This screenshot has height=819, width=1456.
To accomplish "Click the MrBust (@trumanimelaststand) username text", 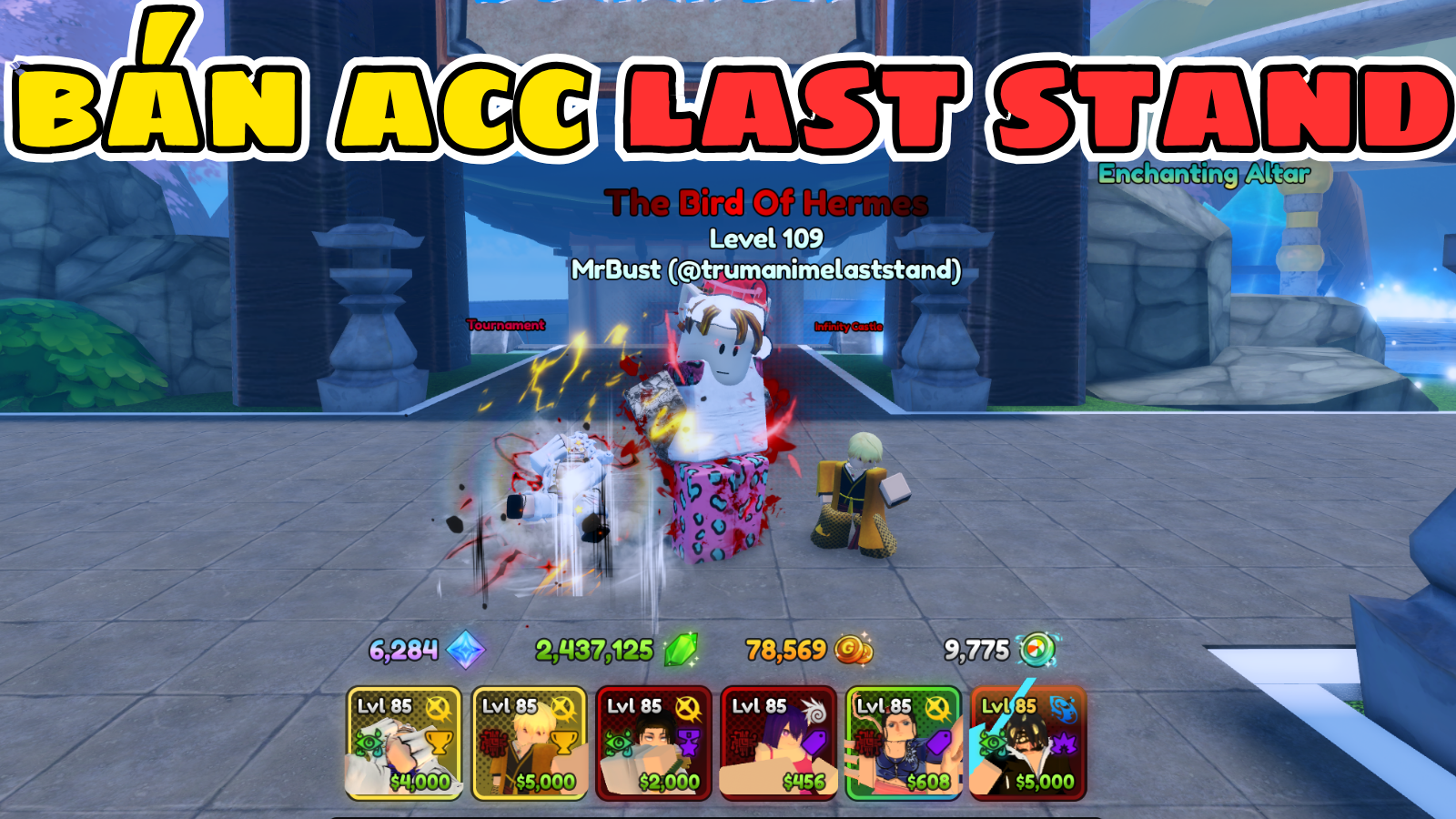I will (x=769, y=268).
